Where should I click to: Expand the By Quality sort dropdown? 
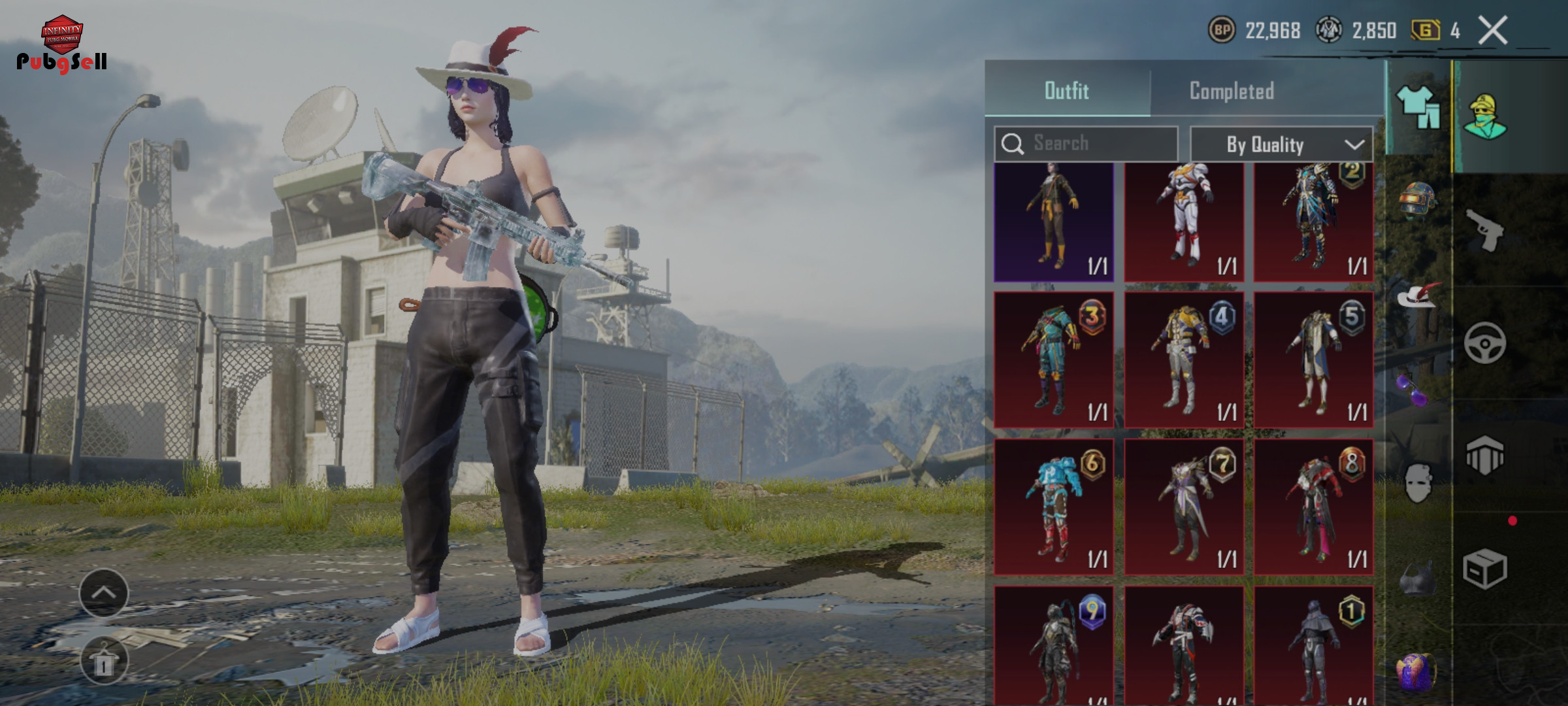click(x=1281, y=144)
